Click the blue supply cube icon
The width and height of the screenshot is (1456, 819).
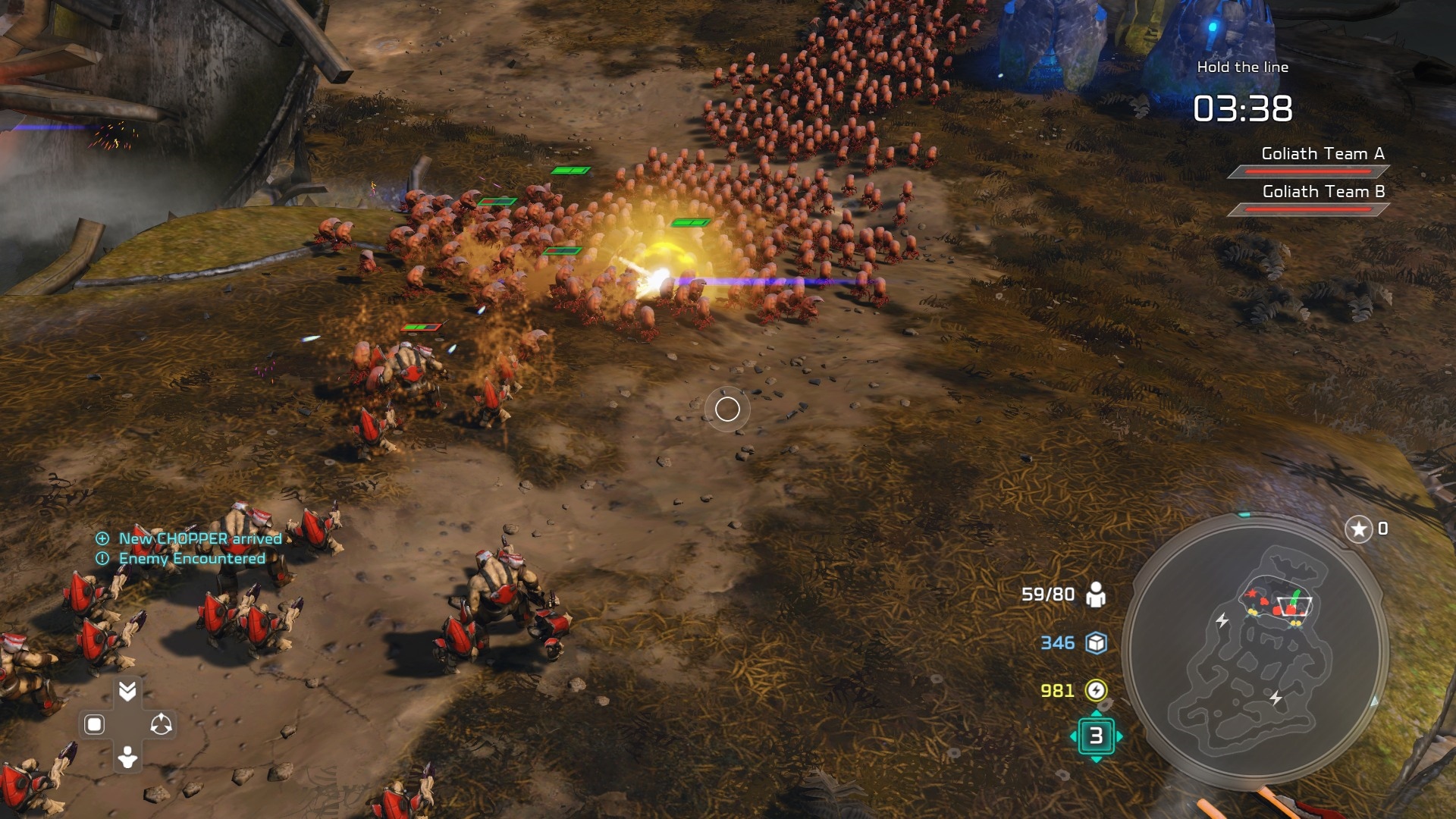[1096, 643]
